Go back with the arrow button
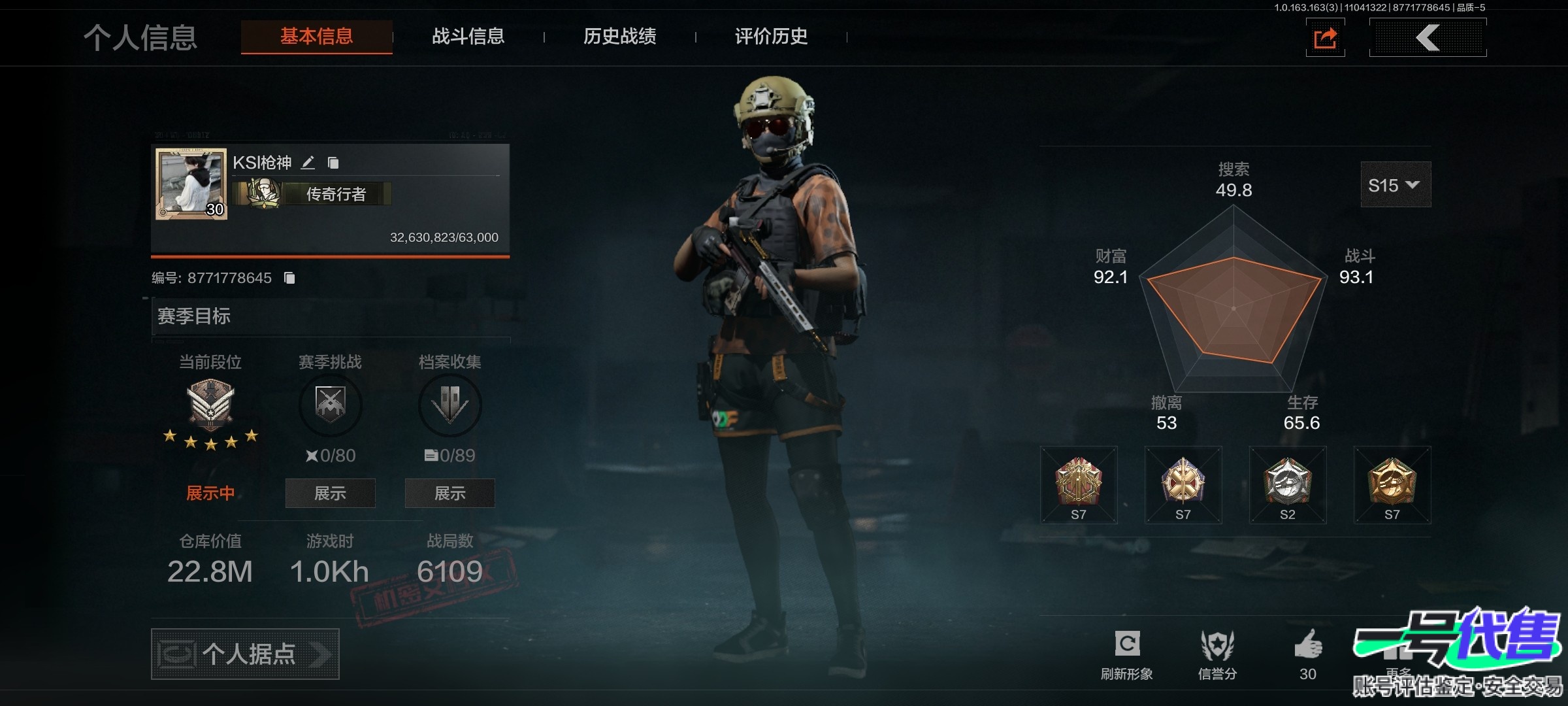The width and height of the screenshot is (1568, 706). 1428,38
